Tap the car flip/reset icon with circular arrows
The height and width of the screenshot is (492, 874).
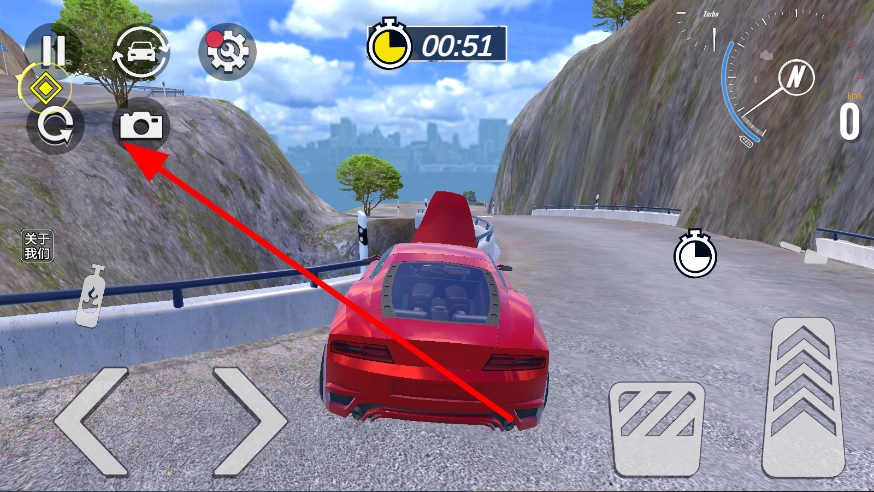(x=139, y=52)
